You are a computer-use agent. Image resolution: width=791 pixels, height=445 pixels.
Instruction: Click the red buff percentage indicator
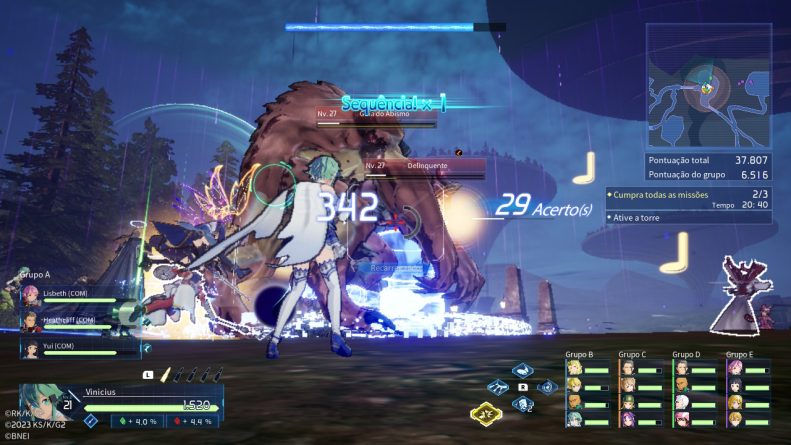coord(193,421)
